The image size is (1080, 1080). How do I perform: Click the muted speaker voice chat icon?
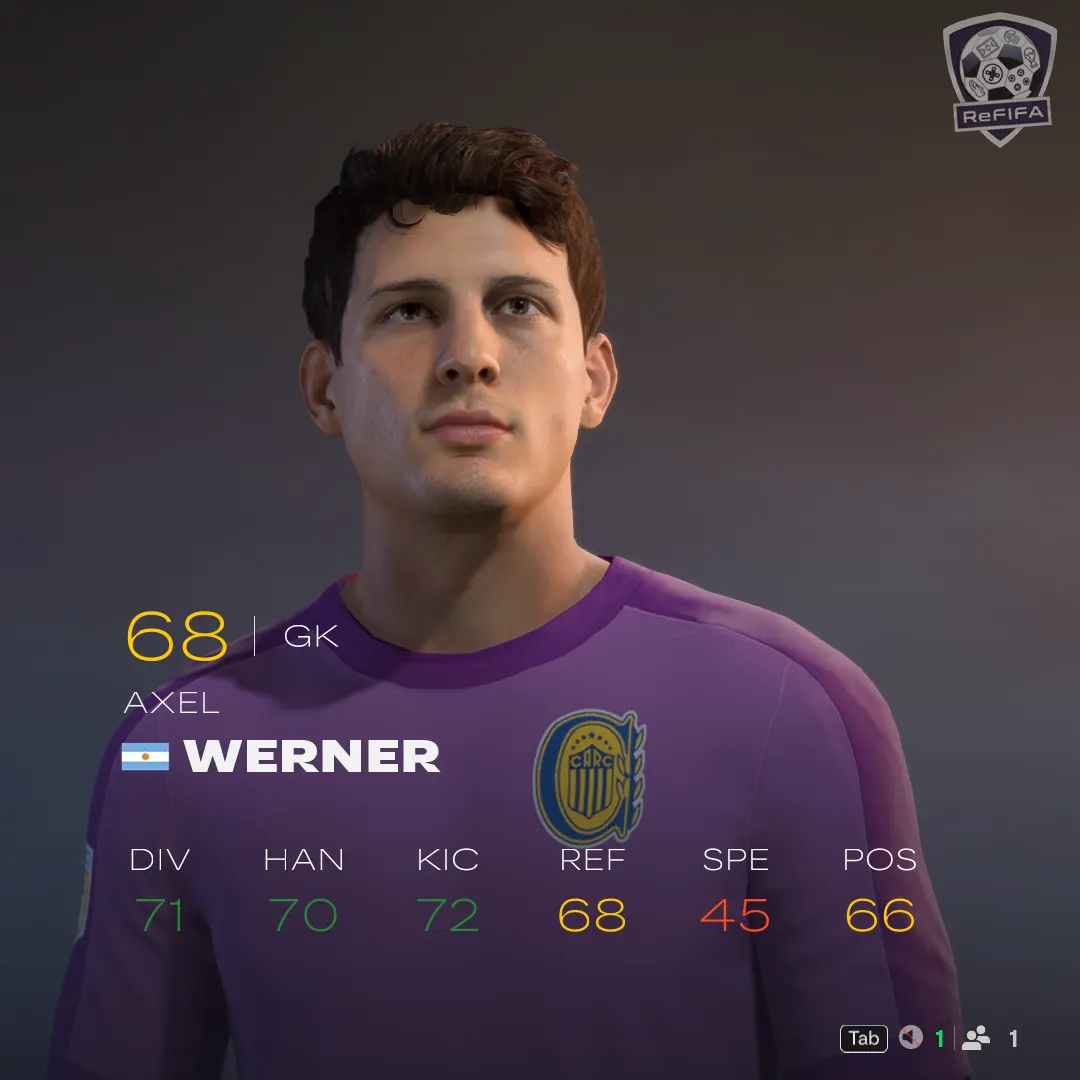(x=910, y=1039)
